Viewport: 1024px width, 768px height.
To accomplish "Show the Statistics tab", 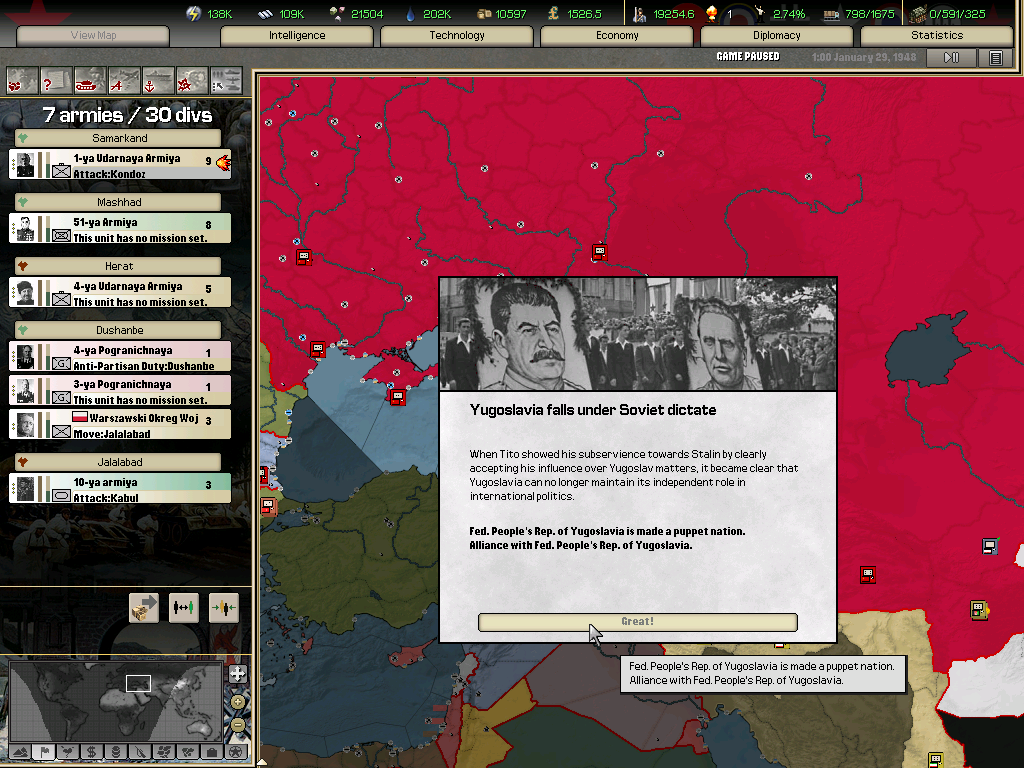I will pyautogui.click(x=936, y=36).
